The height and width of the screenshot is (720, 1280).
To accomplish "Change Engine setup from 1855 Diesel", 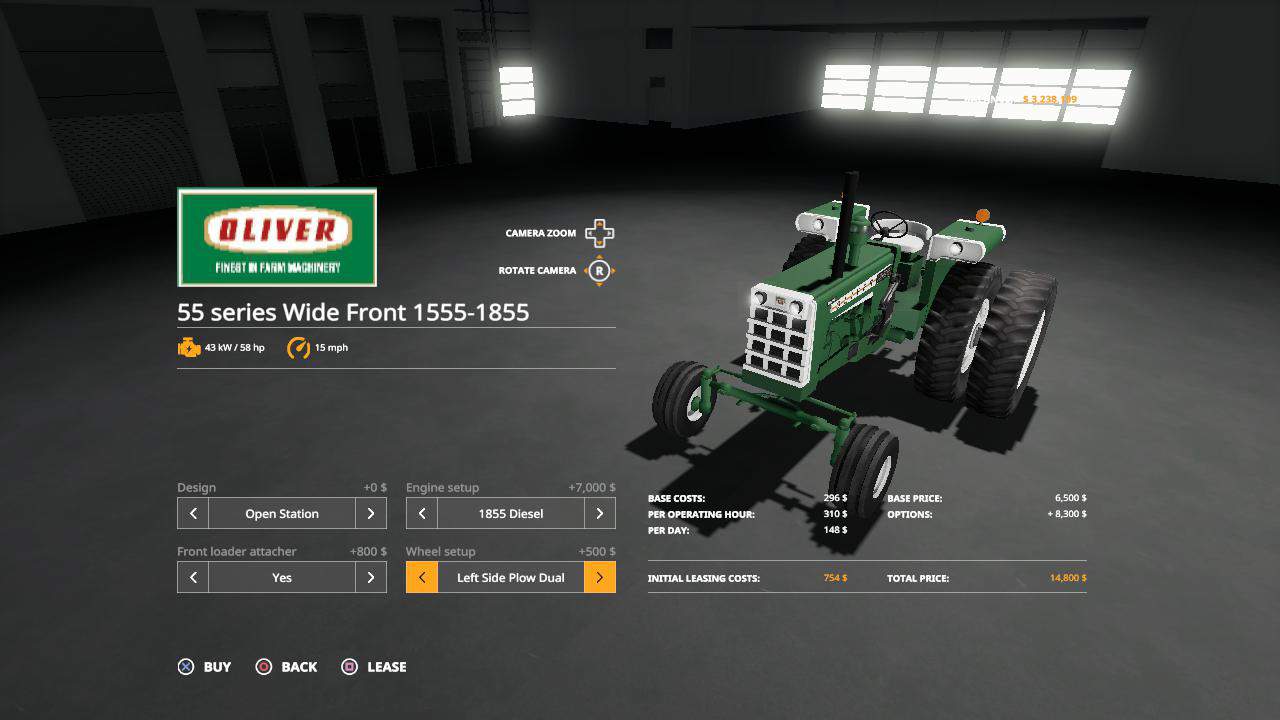I will tap(599, 513).
